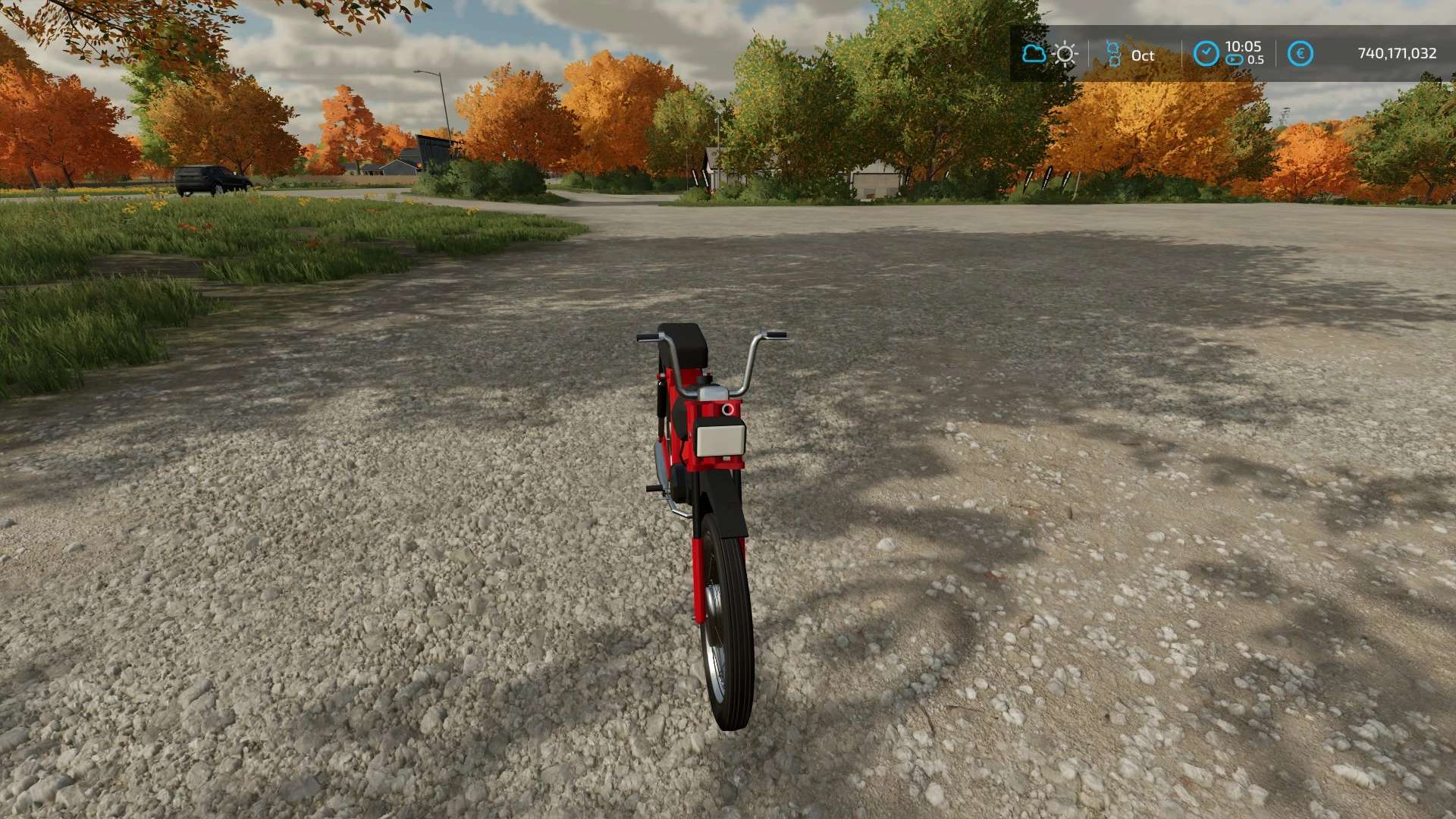Click the clock icon in the HUD
This screenshot has width=1456, height=819.
(1206, 54)
